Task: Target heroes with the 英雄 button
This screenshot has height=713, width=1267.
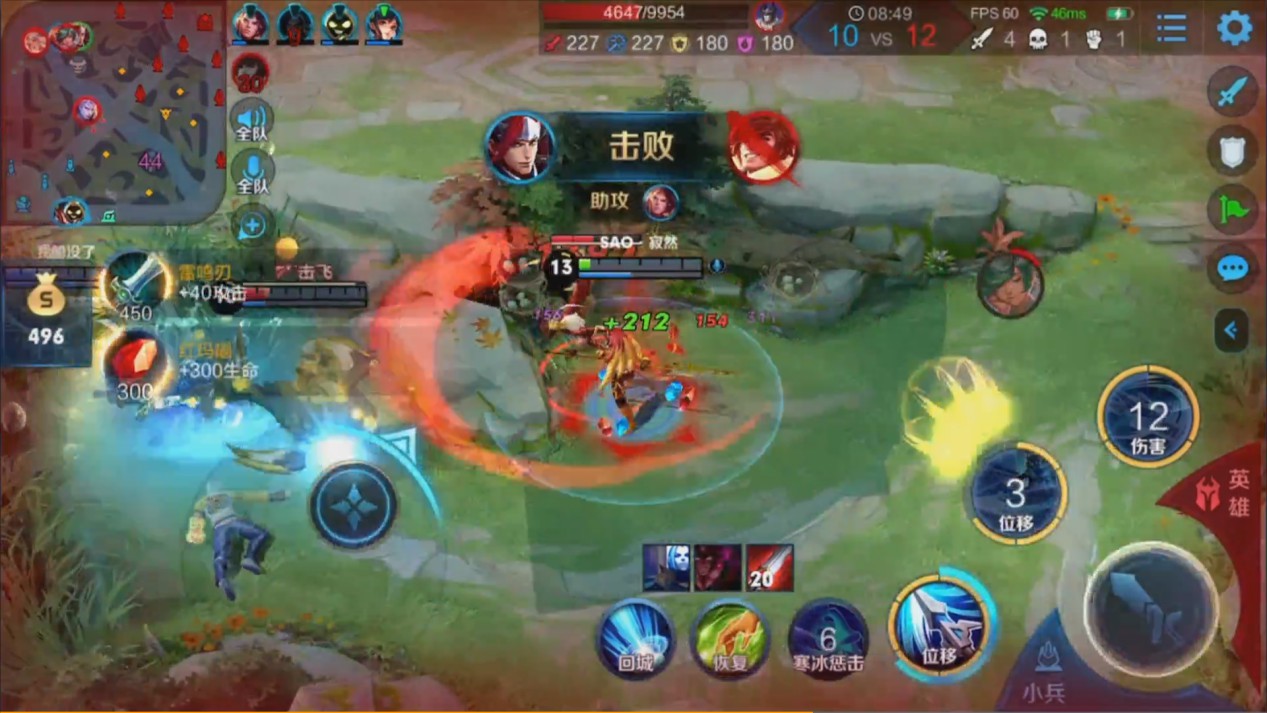Action: coord(1228,494)
